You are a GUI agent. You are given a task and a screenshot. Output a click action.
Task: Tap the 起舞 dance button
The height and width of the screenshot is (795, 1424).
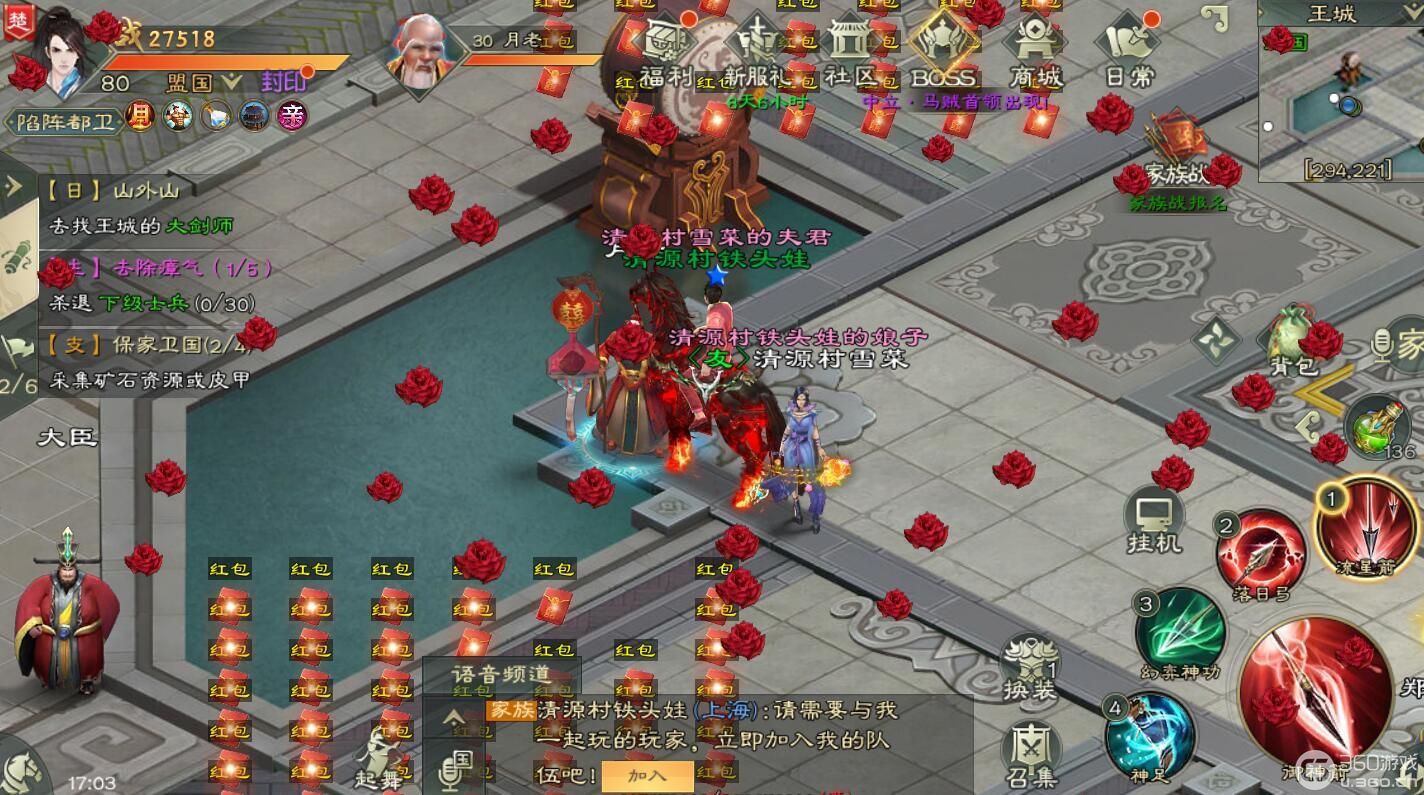pyautogui.click(x=381, y=758)
